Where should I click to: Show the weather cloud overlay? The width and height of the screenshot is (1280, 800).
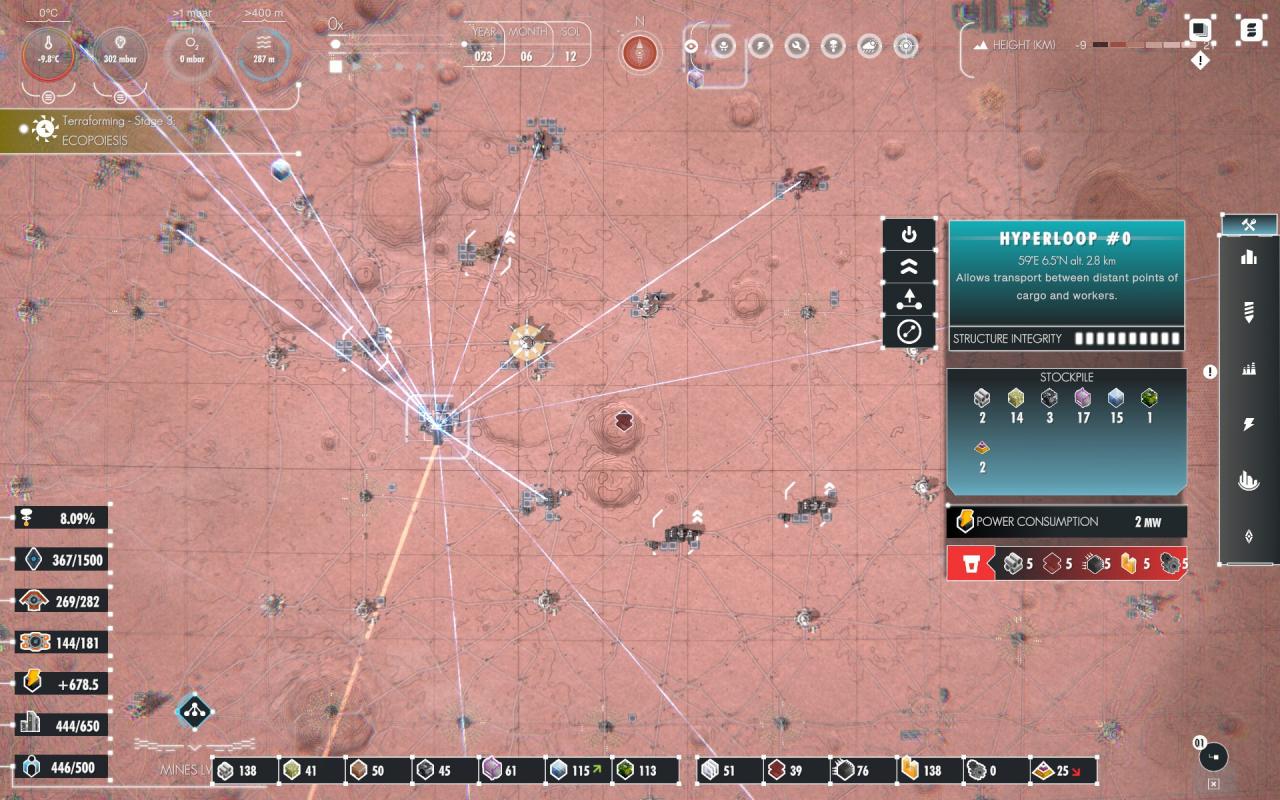point(870,46)
